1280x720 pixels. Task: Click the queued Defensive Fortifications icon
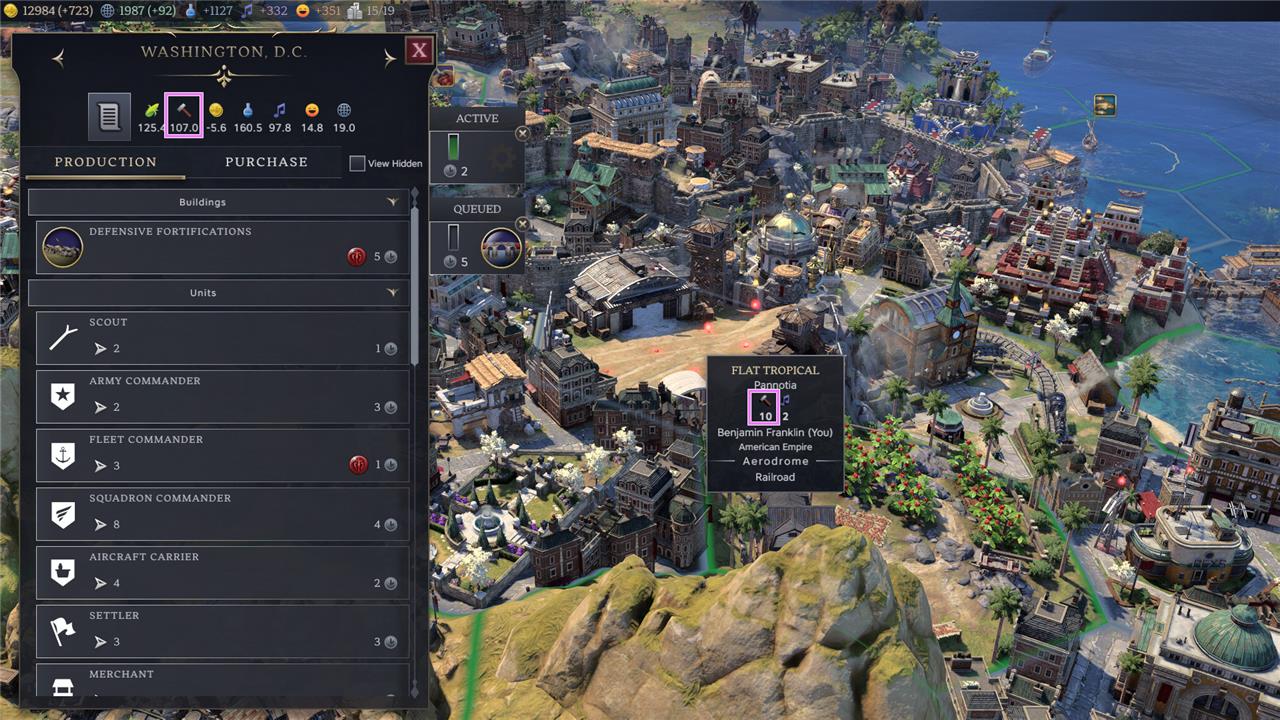point(501,248)
